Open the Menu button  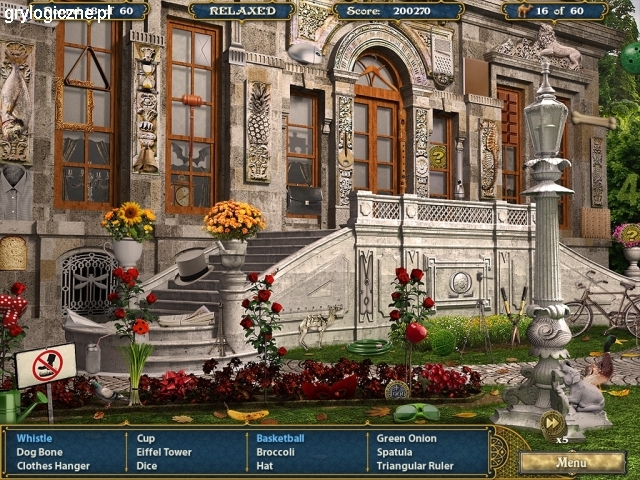click(x=572, y=463)
